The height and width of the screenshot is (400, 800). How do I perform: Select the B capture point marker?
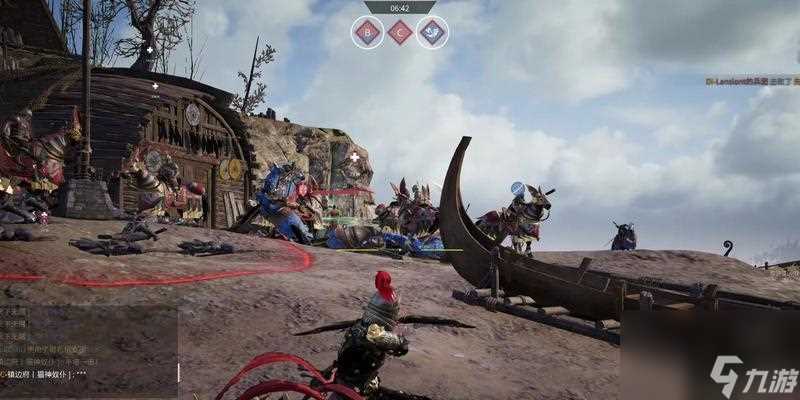(x=367, y=32)
